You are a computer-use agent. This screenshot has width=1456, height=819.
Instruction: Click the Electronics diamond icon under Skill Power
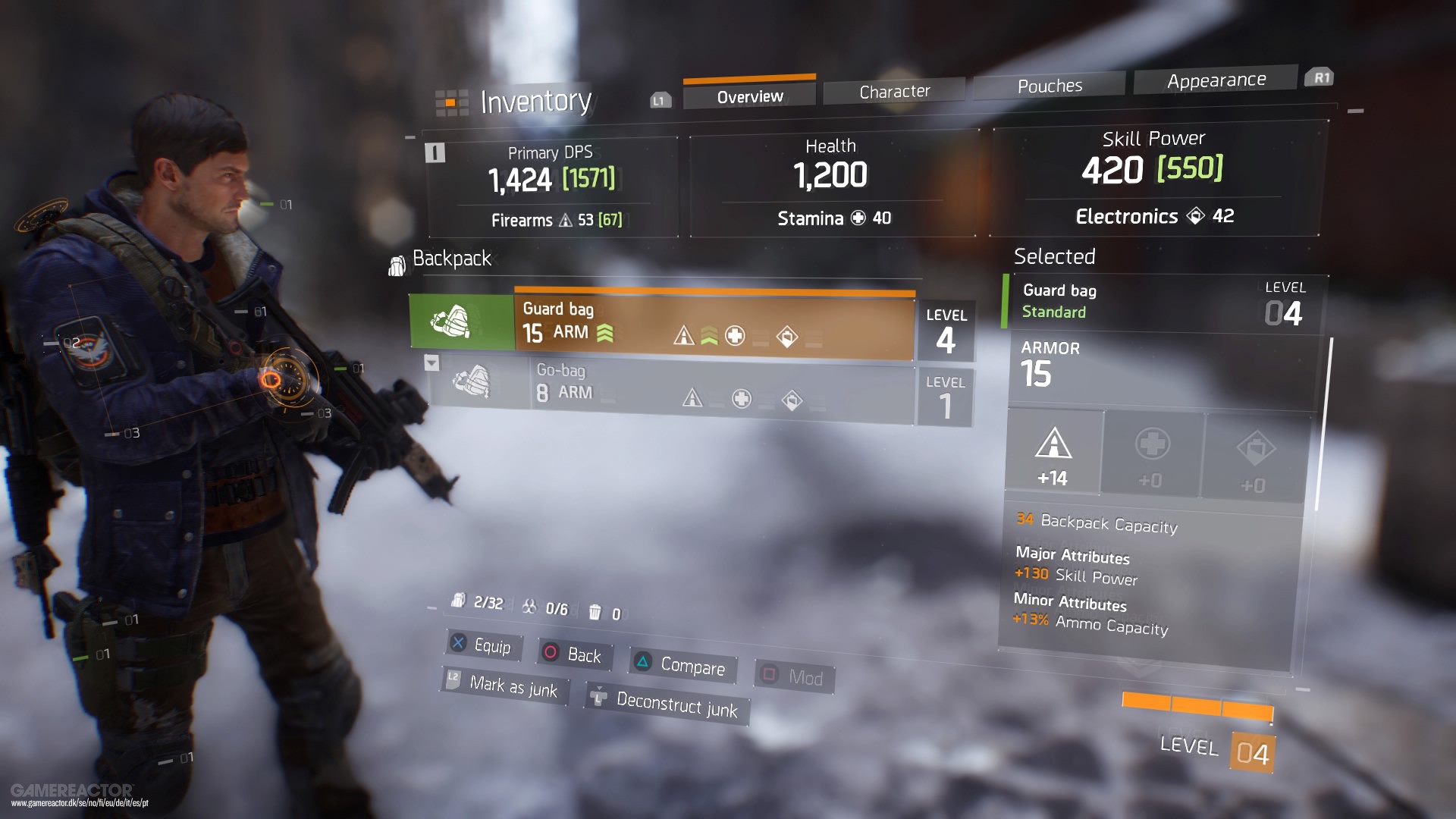(1197, 217)
